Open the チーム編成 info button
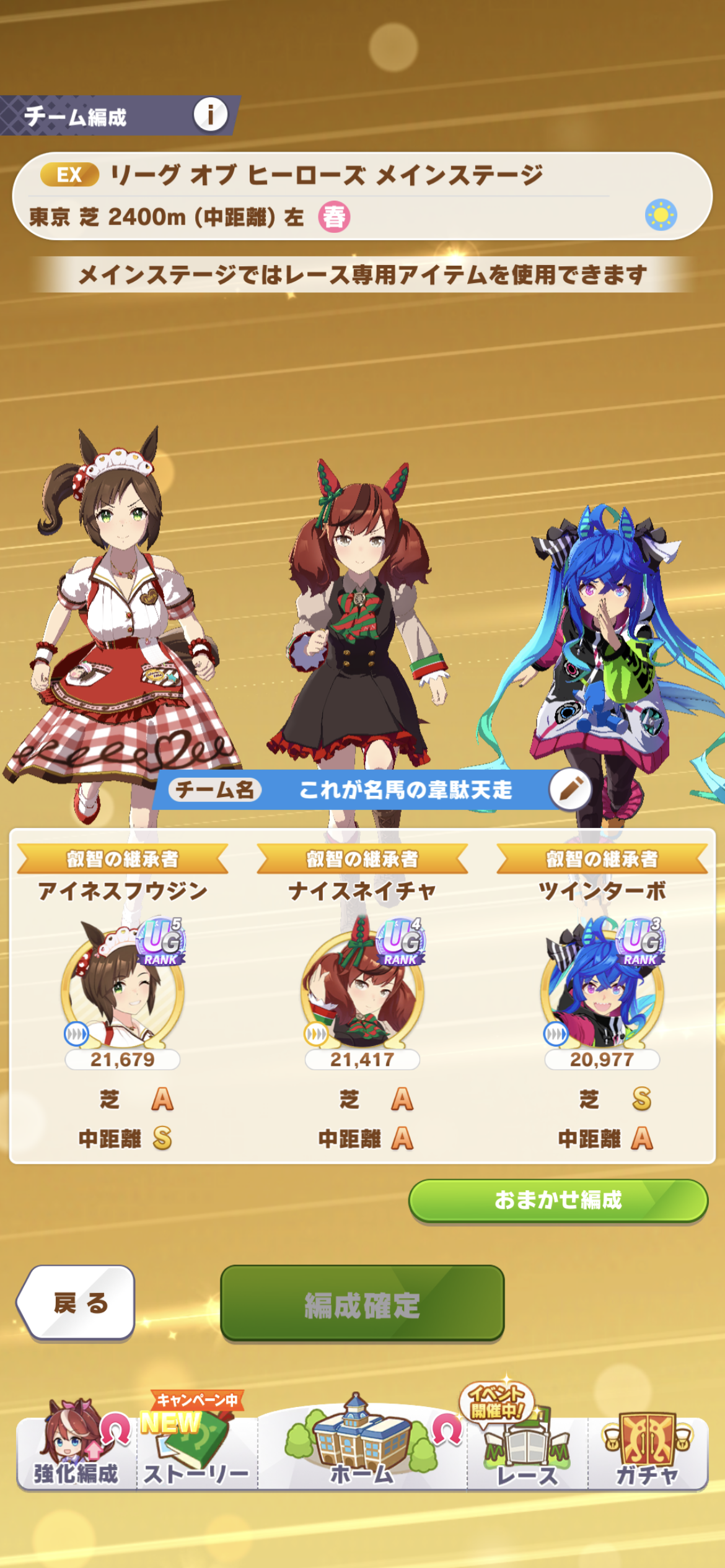Viewport: 725px width, 1568px height. pos(210,115)
